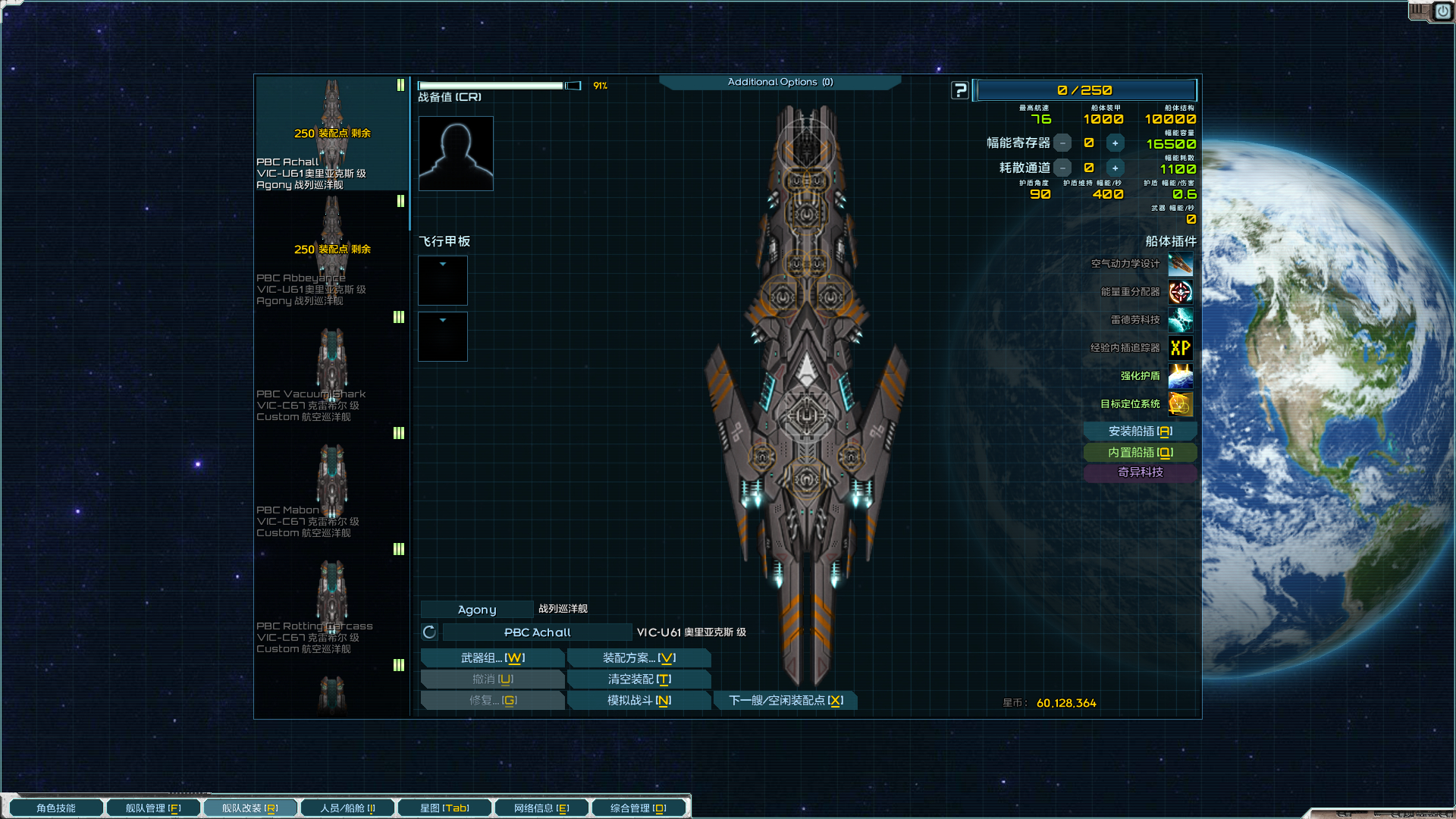Image resolution: width=1456 pixels, height=819 pixels.
Task: Open Additional Options tab
Action: (x=780, y=82)
